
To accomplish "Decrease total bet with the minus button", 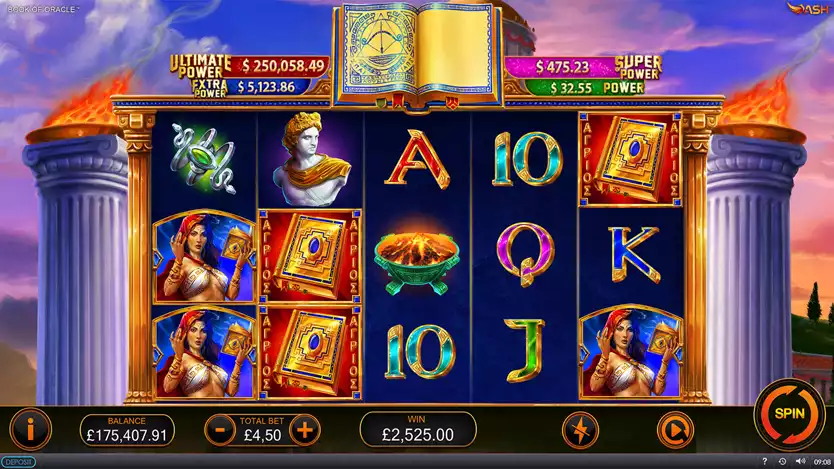I will point(220,430).
